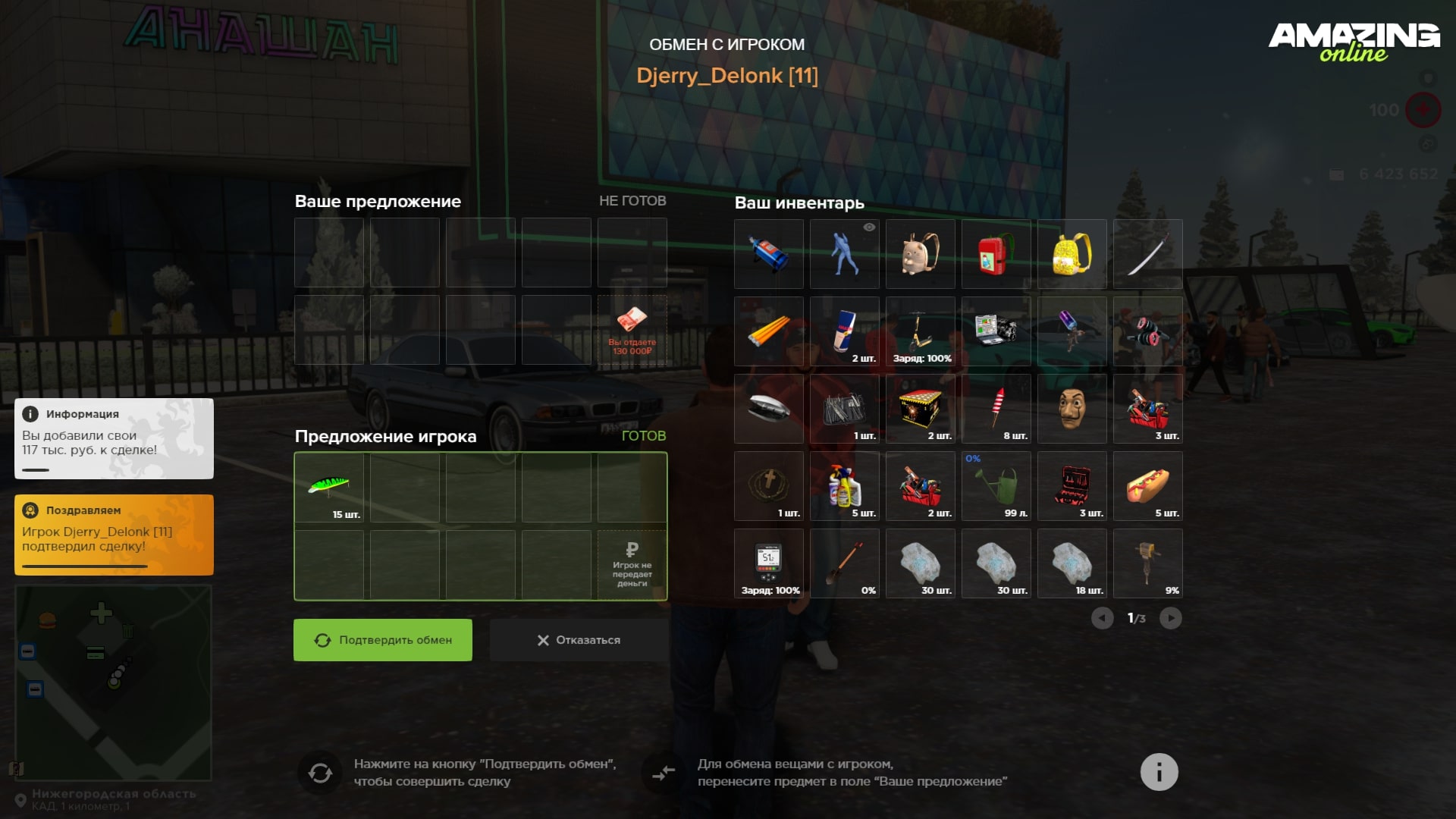Select the shovel item in inventory
Screen dimensions: 1456x819
click(844, 563)
